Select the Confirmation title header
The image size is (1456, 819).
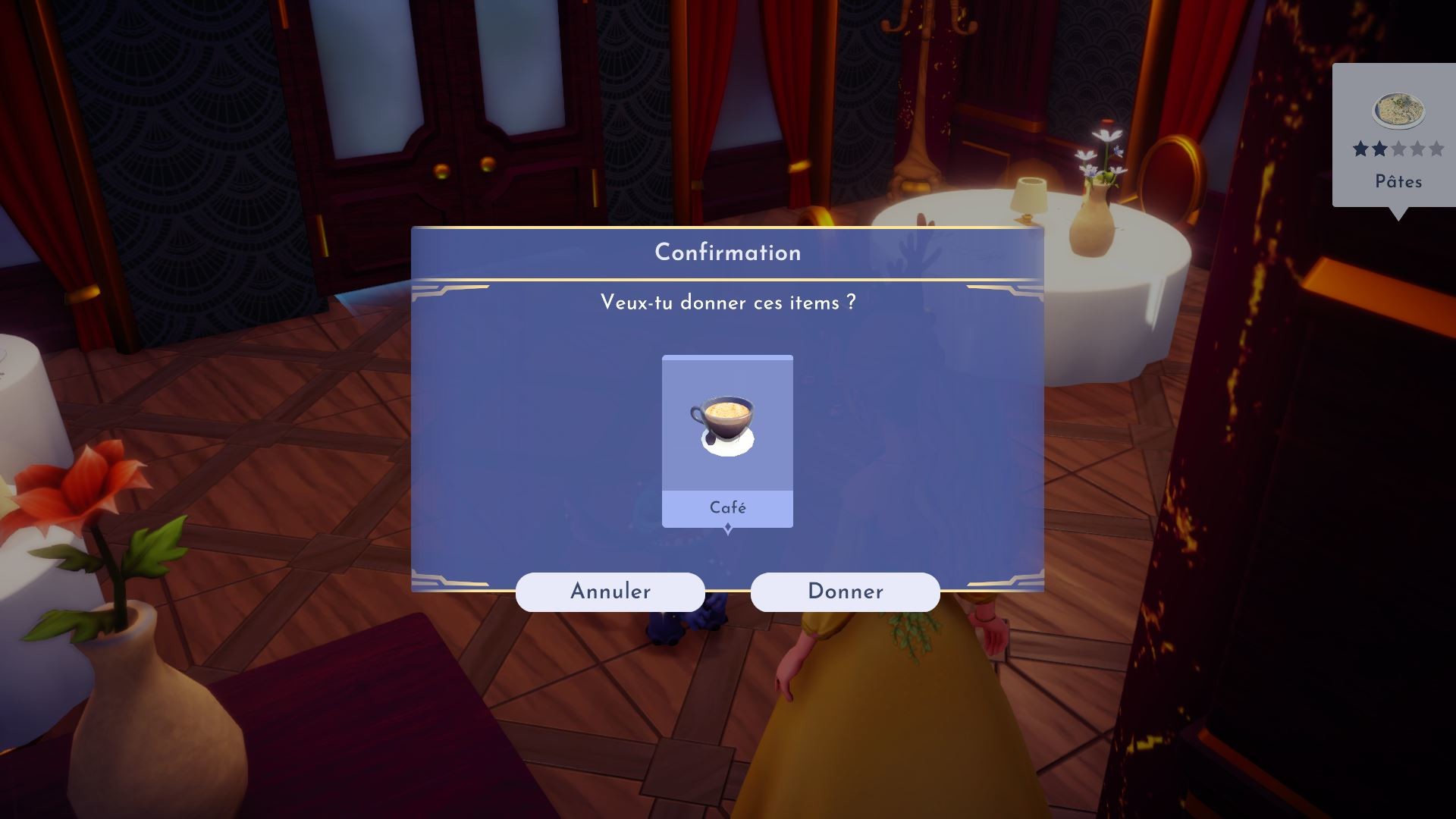point(727,253)
